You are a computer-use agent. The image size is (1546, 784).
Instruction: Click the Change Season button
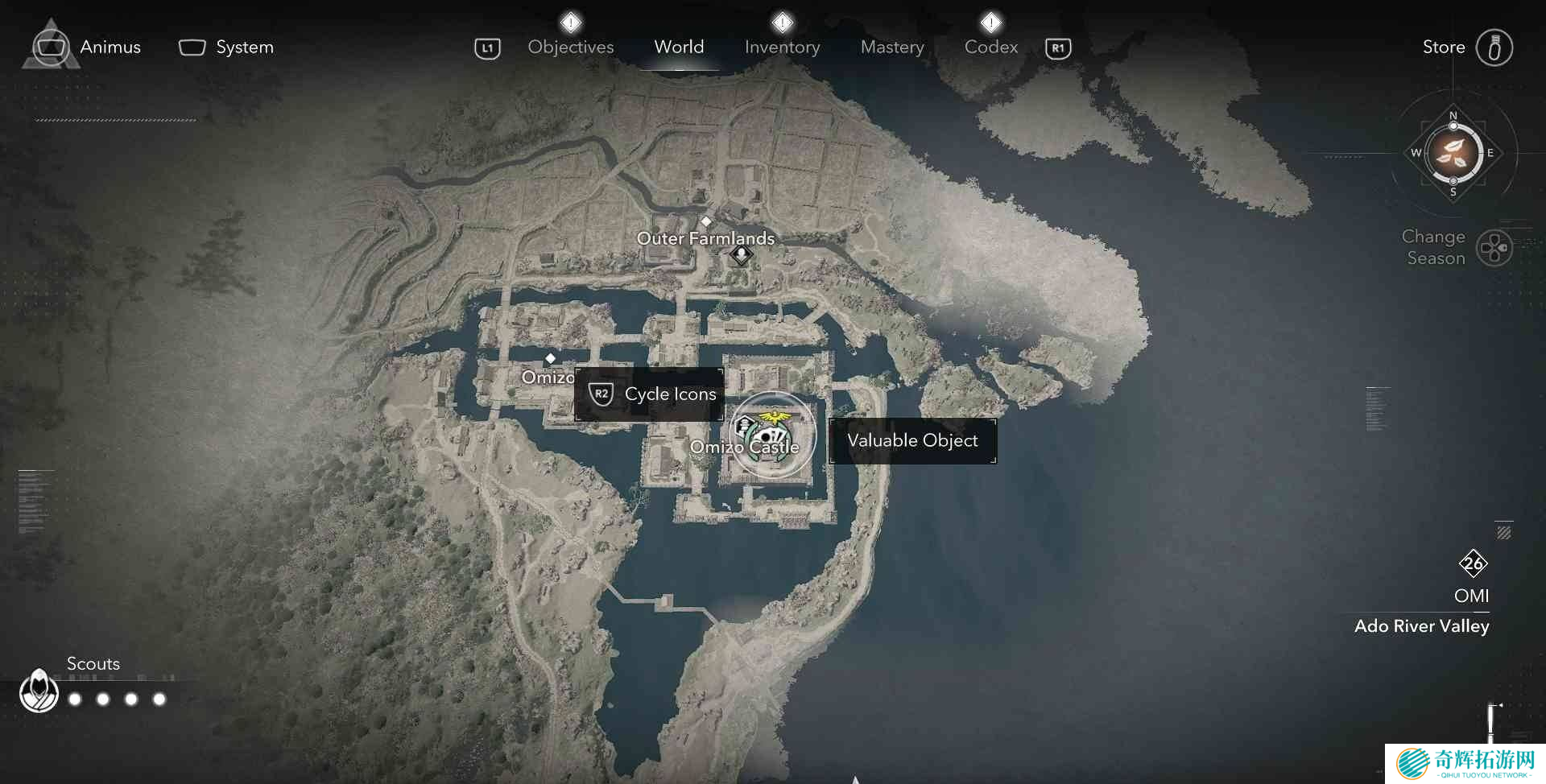(x=1494, y=248)
